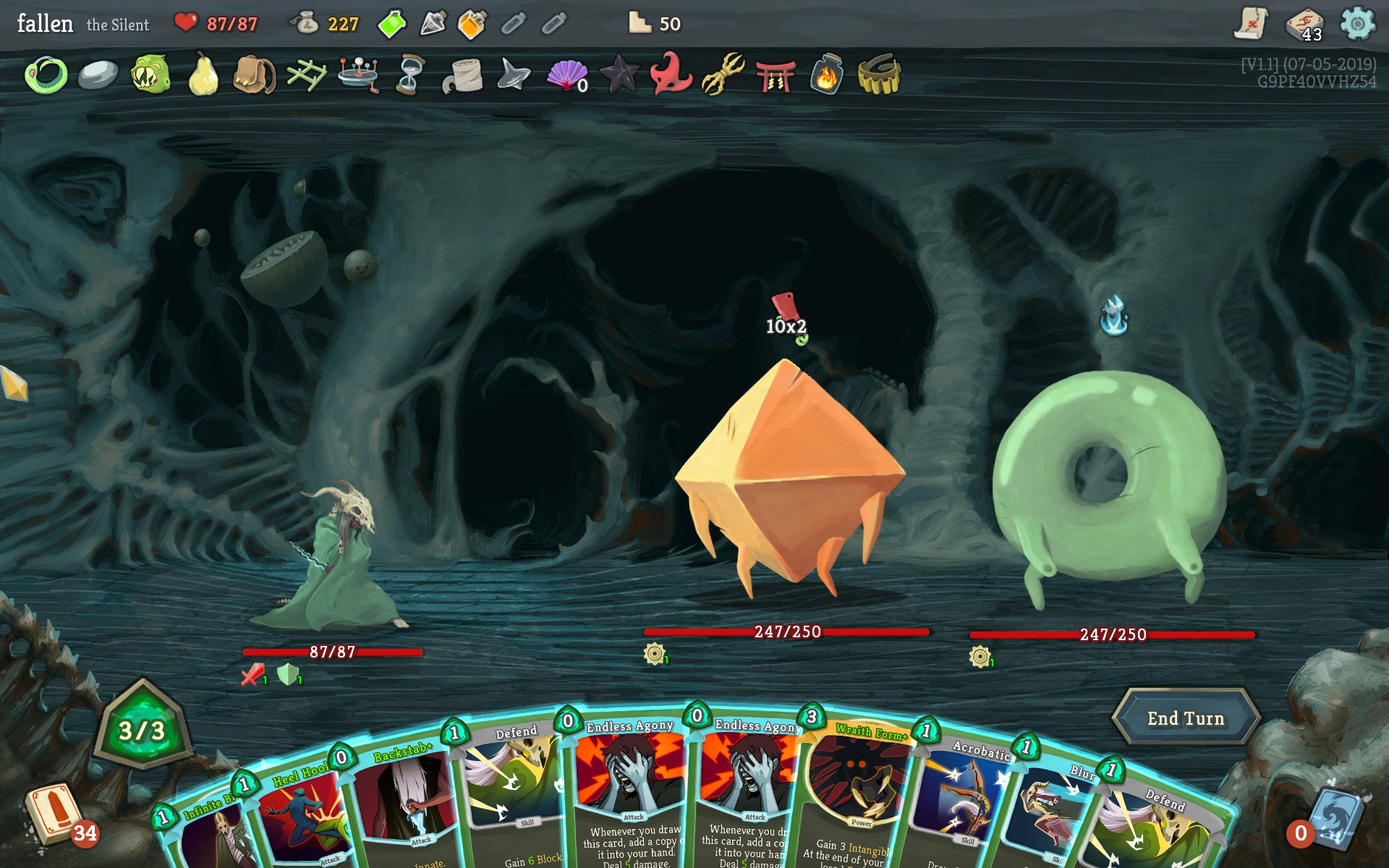The image size is (1389, 868).
Task: Select the green potion
Action: 391,25
